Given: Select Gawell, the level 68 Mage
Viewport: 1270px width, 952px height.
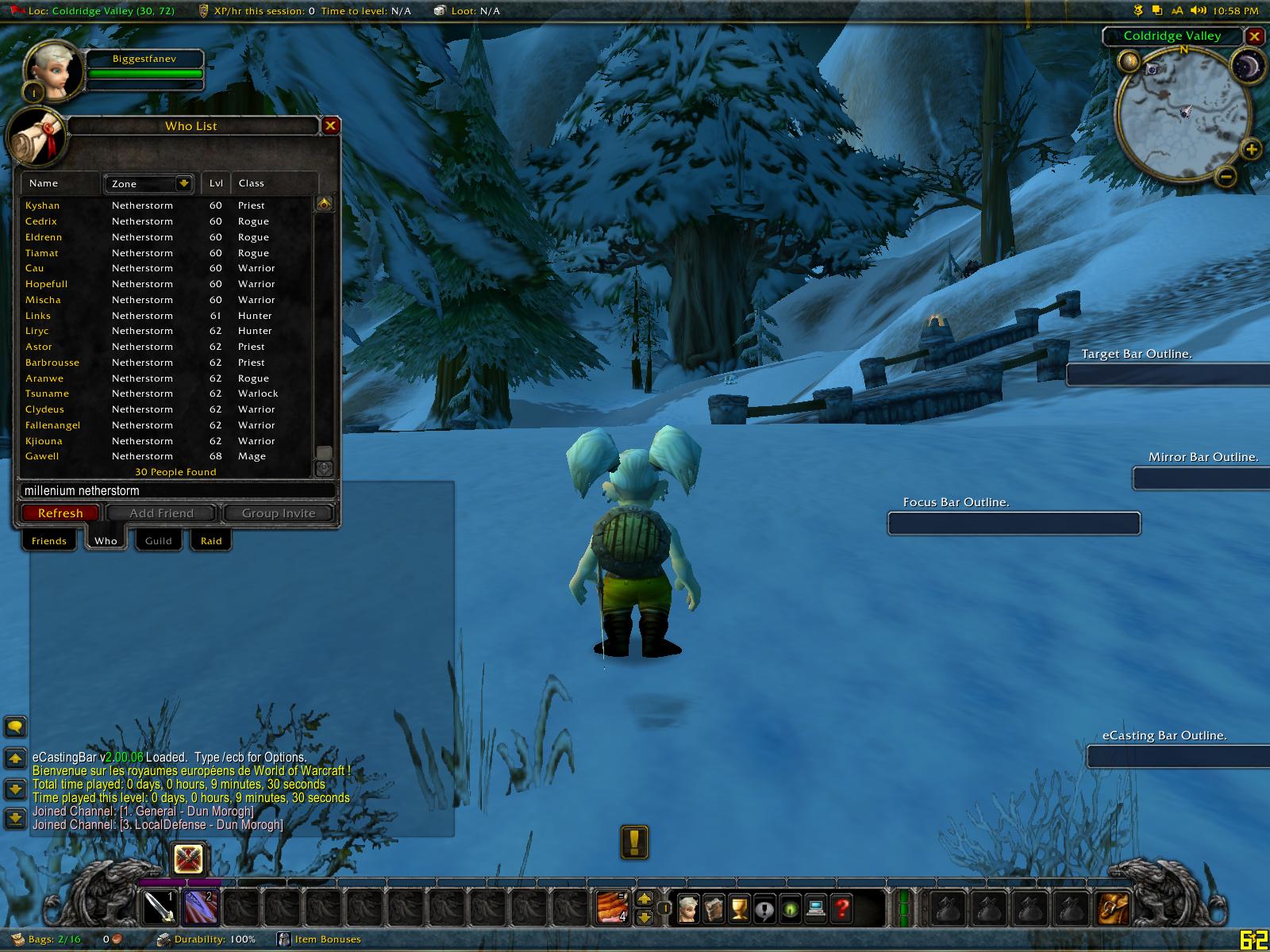Looking at the screenshot, I should [42, 456].
